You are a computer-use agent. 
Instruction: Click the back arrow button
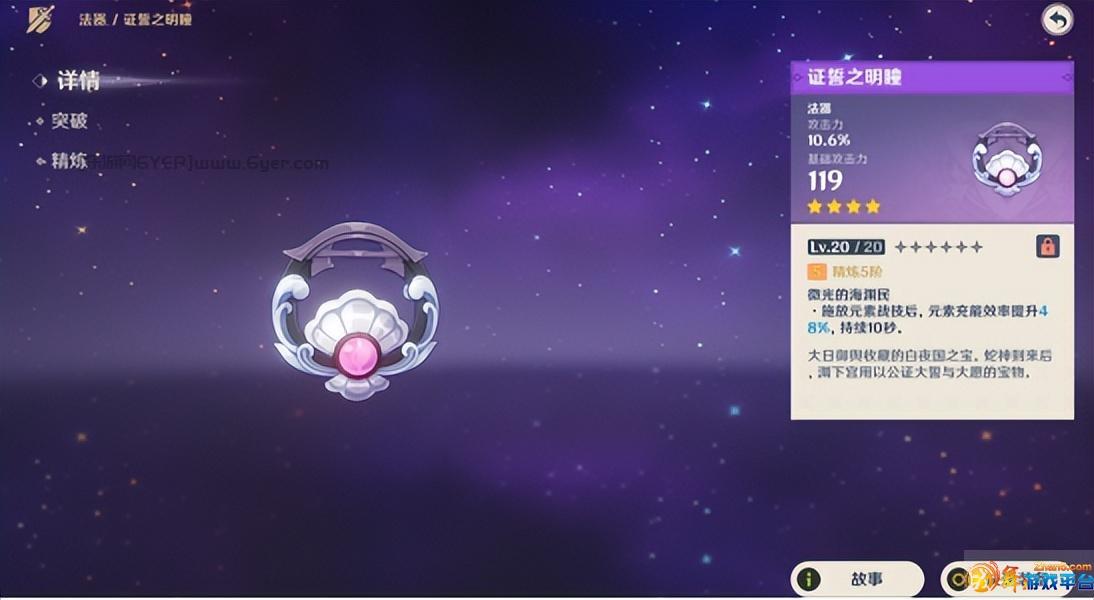(x=1057, y=19)
